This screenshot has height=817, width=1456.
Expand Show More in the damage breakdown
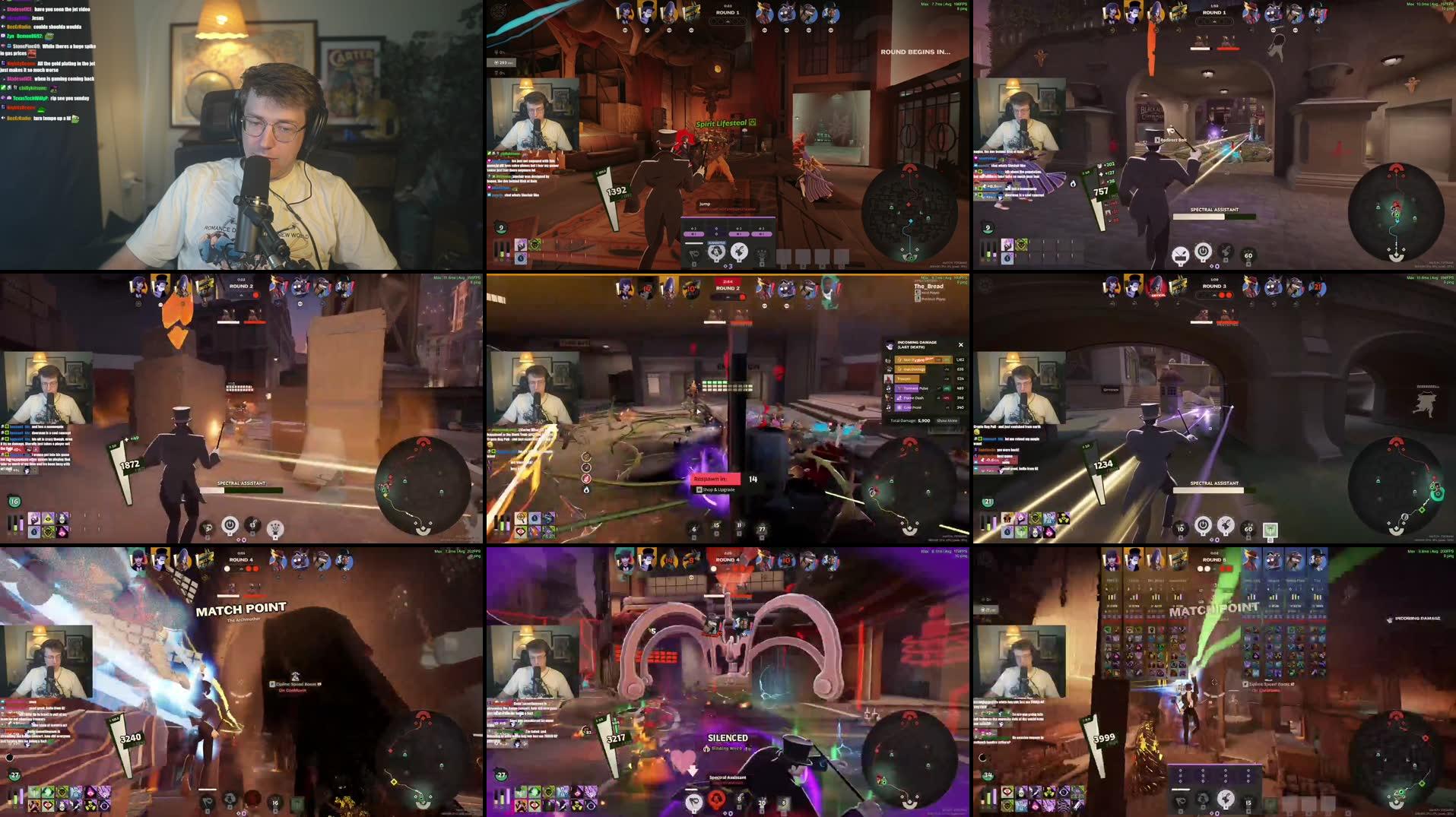947,420
